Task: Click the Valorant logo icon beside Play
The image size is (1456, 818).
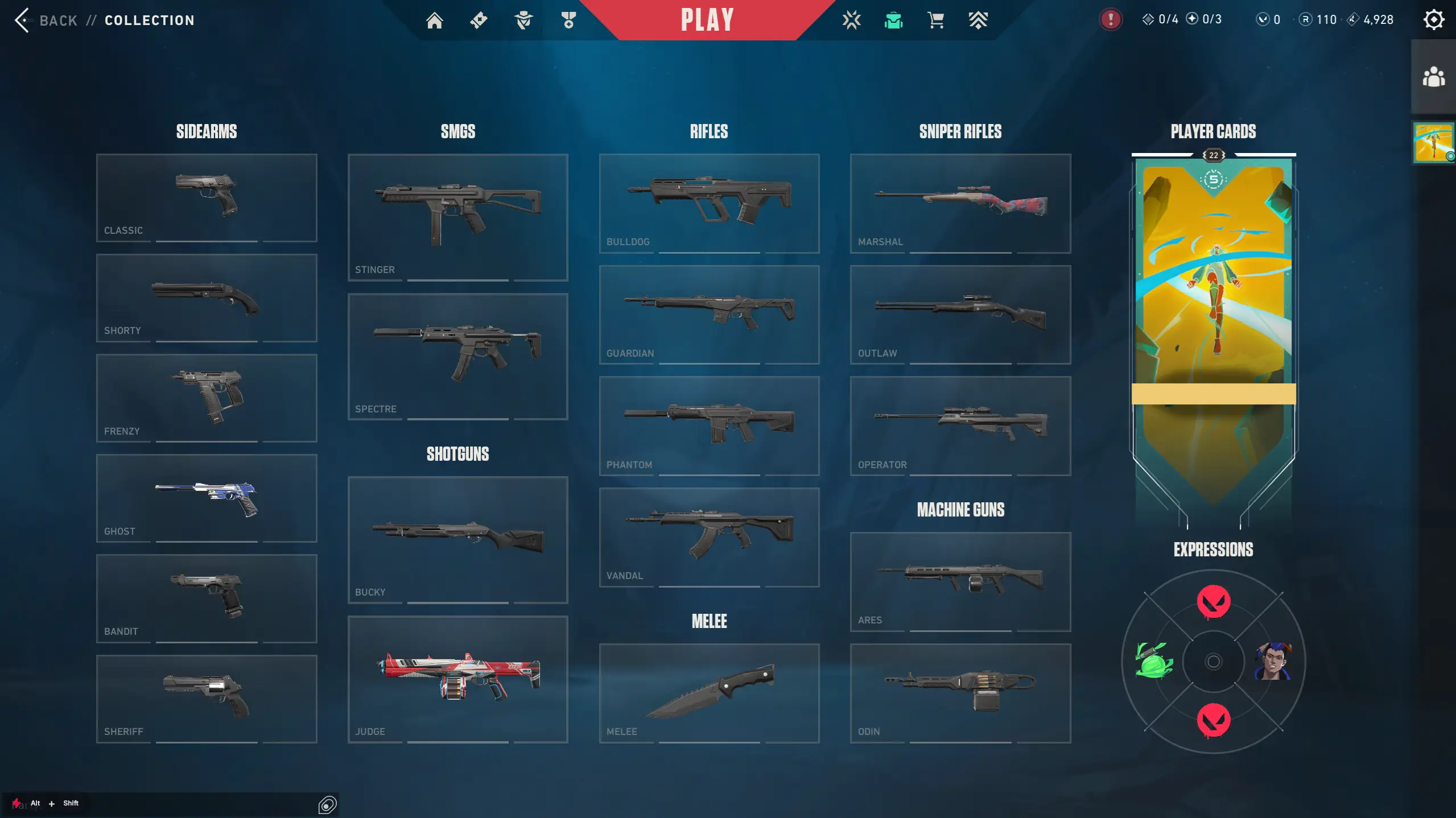Action: (851, 20)
